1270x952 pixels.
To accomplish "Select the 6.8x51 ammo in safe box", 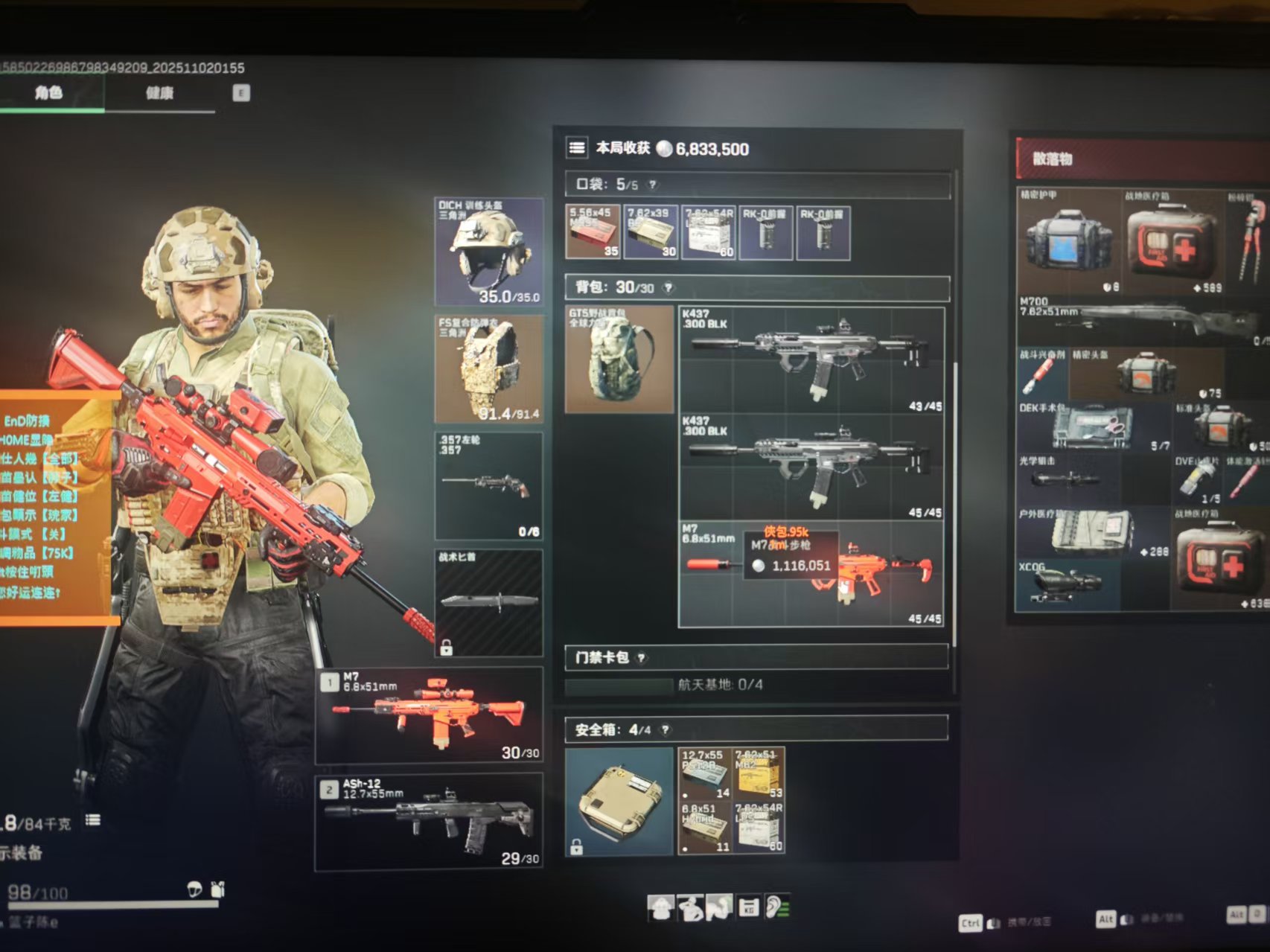I will (705, 827).
